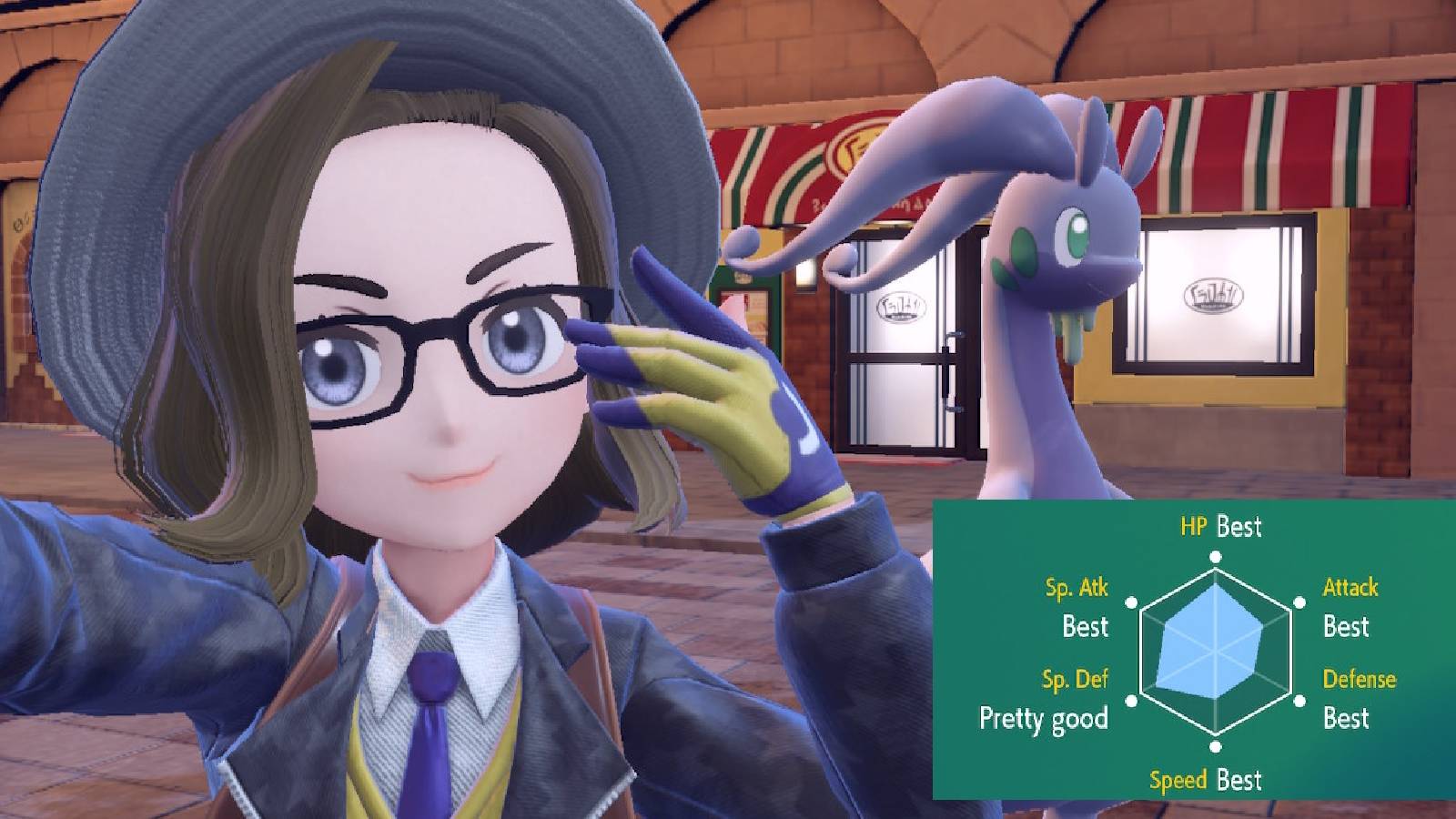Screen dimensions: 1456x819
Task: Click the 'Best' rating next to Attack
Action: [1349, 628]
